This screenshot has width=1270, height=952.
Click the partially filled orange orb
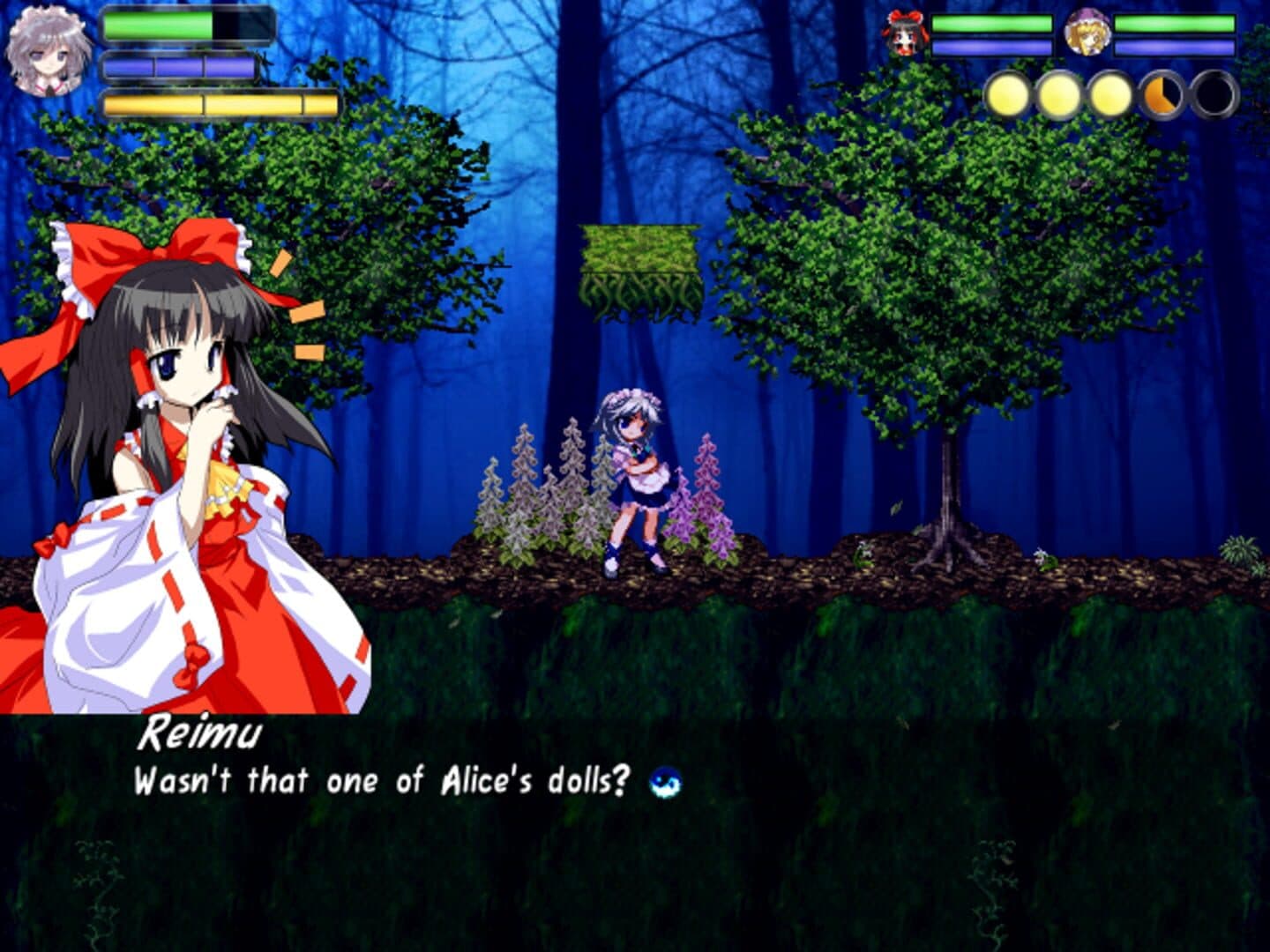click(1163, 95)
